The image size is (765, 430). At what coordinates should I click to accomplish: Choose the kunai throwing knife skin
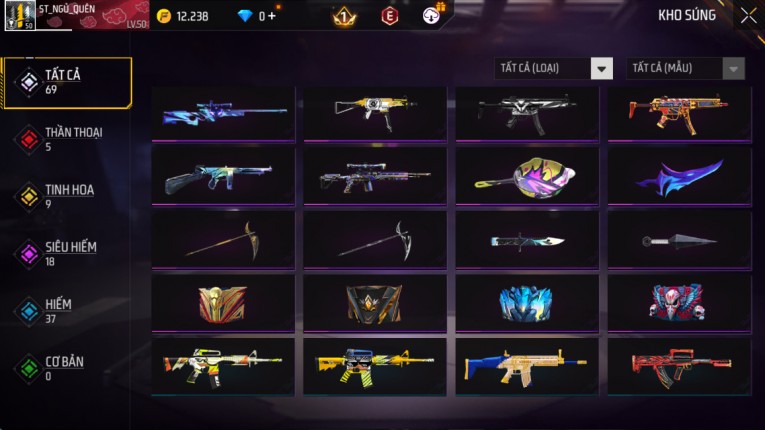coord(679,239)
